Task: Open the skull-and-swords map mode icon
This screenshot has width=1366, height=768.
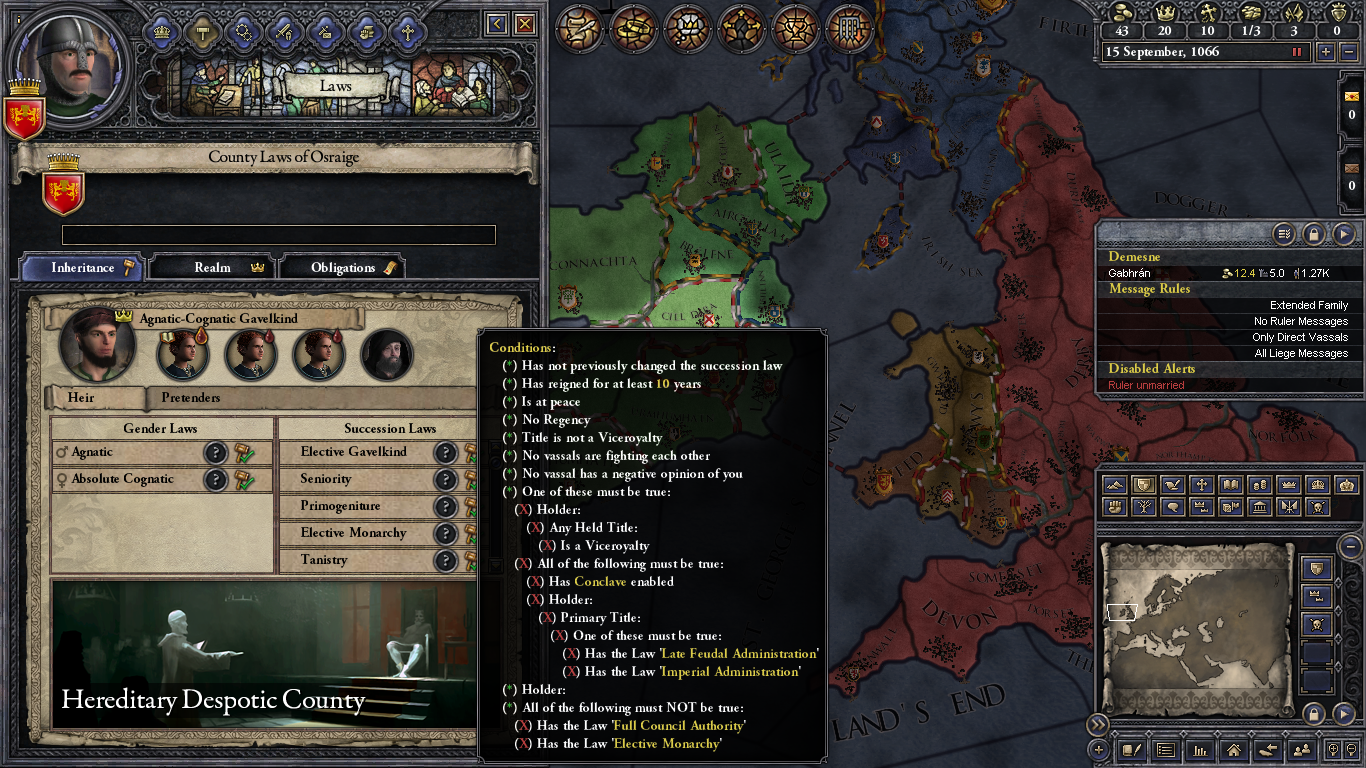Action: coord(1318,508)
